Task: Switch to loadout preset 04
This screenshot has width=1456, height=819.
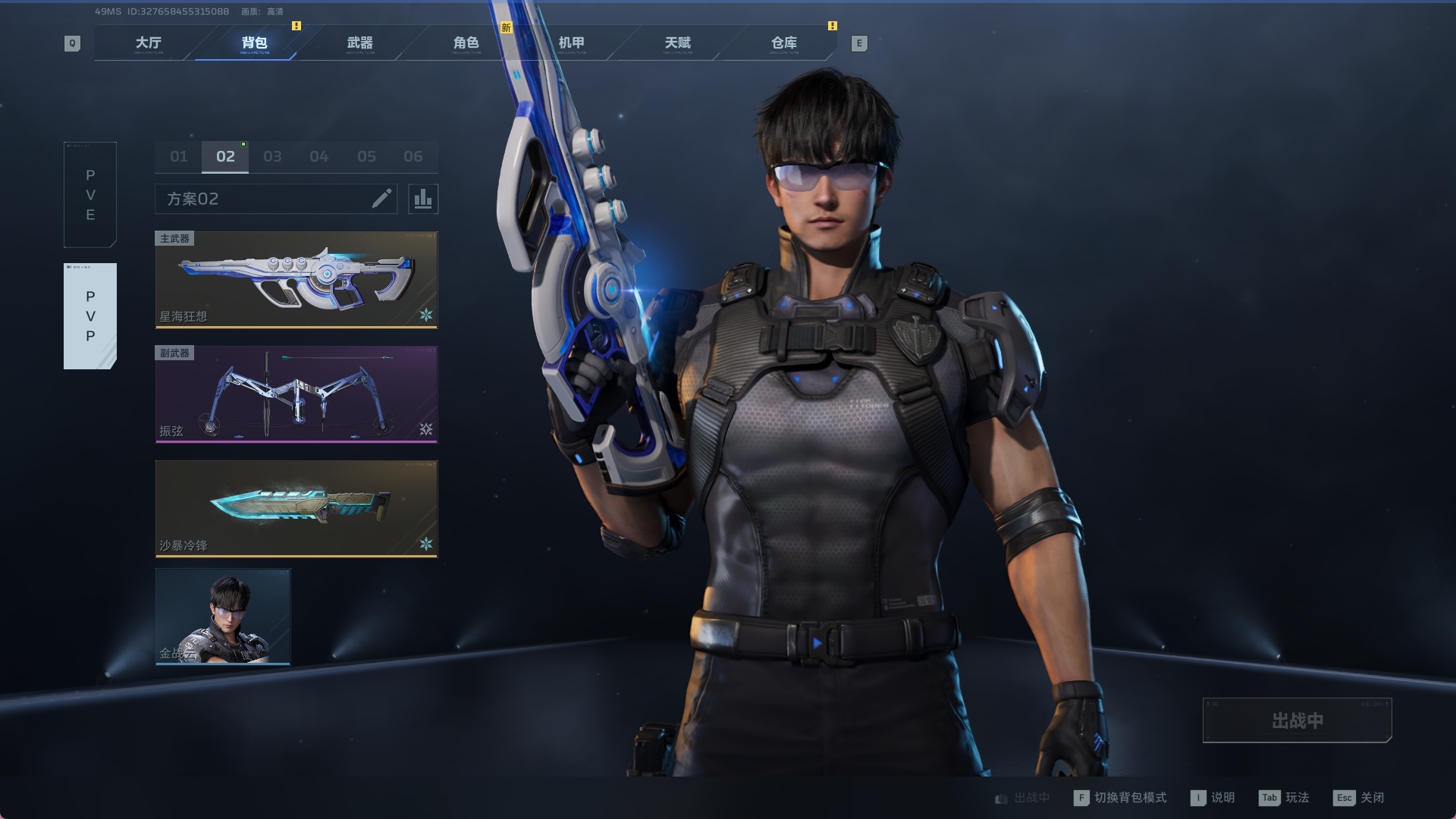Action: [319, 157]
